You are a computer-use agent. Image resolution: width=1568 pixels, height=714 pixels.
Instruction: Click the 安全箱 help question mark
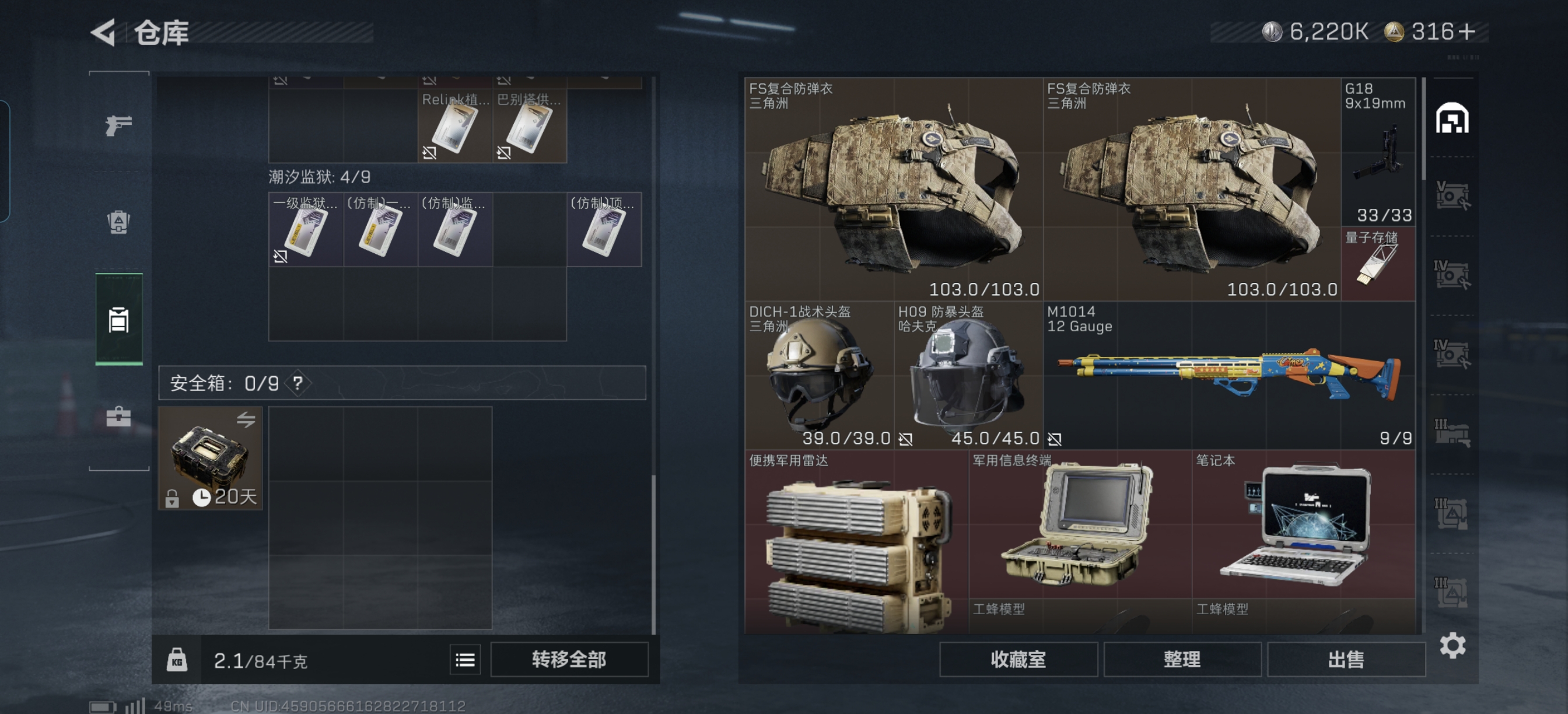pyautogui.click(x=297, y=383)
